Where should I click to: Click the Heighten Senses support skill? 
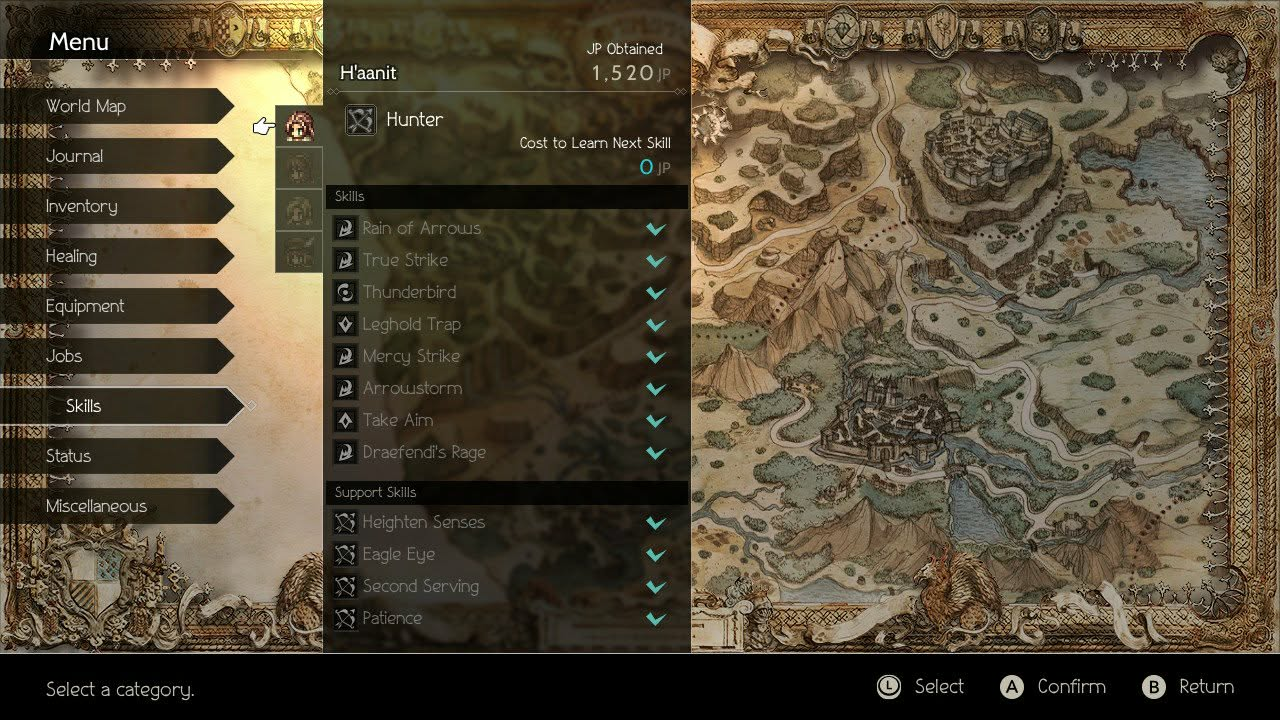423,522
